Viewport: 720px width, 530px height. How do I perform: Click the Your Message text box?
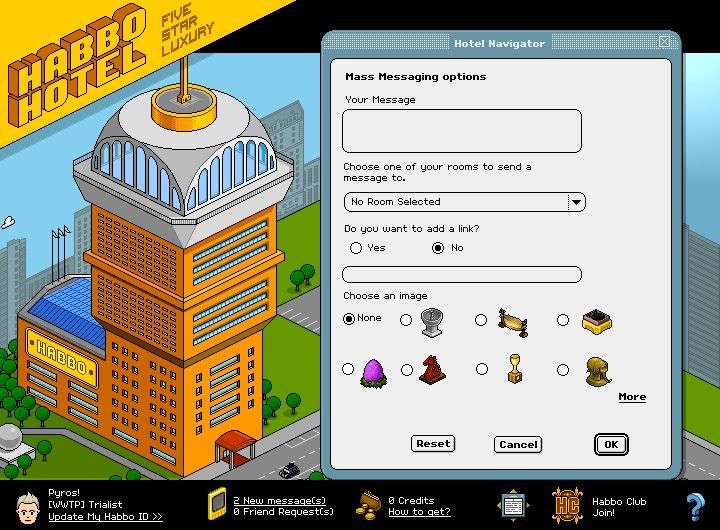[x=461, y=131]
